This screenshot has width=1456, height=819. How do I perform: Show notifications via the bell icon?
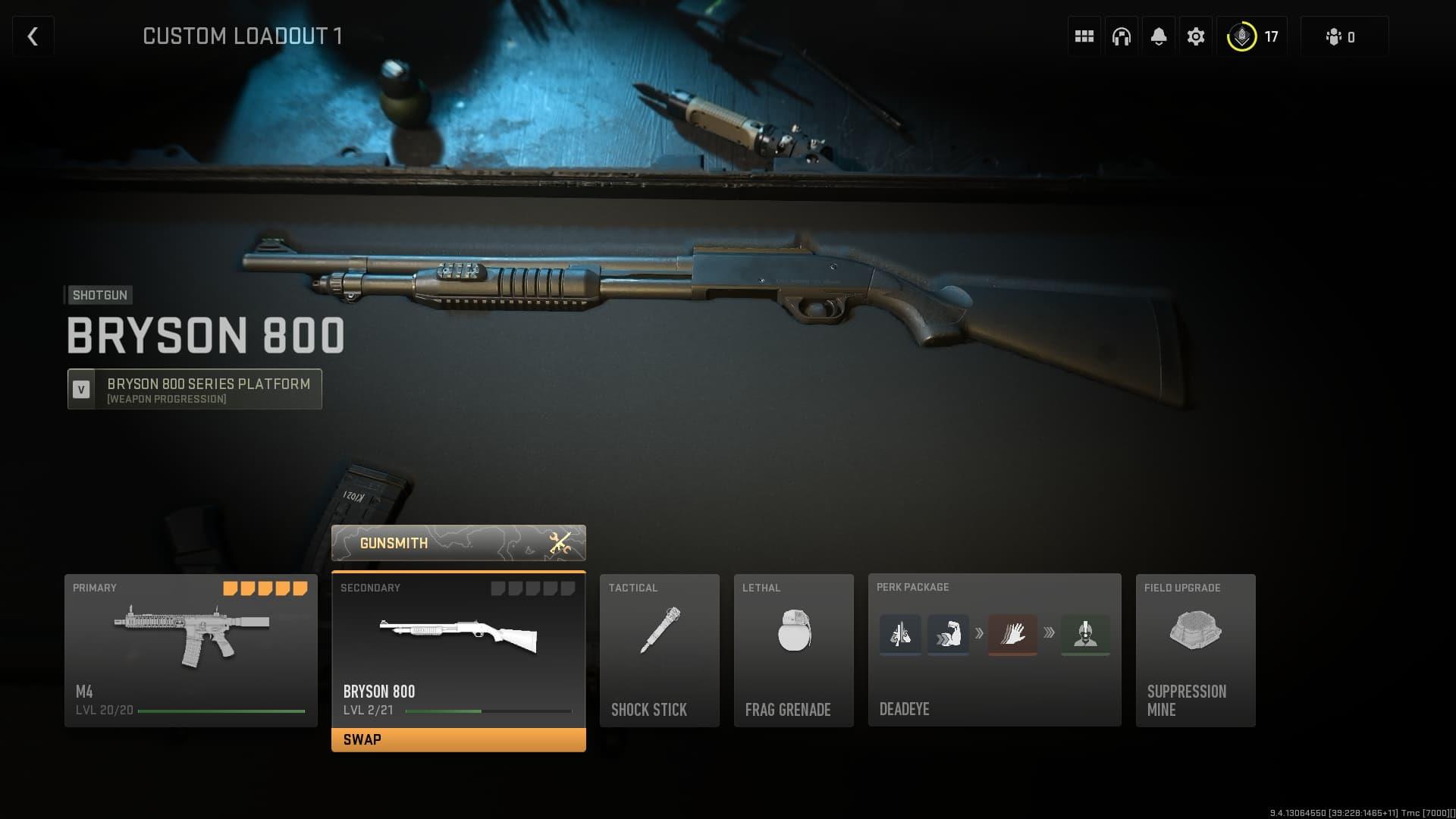pyautogui.click(x=1158, y=36)
